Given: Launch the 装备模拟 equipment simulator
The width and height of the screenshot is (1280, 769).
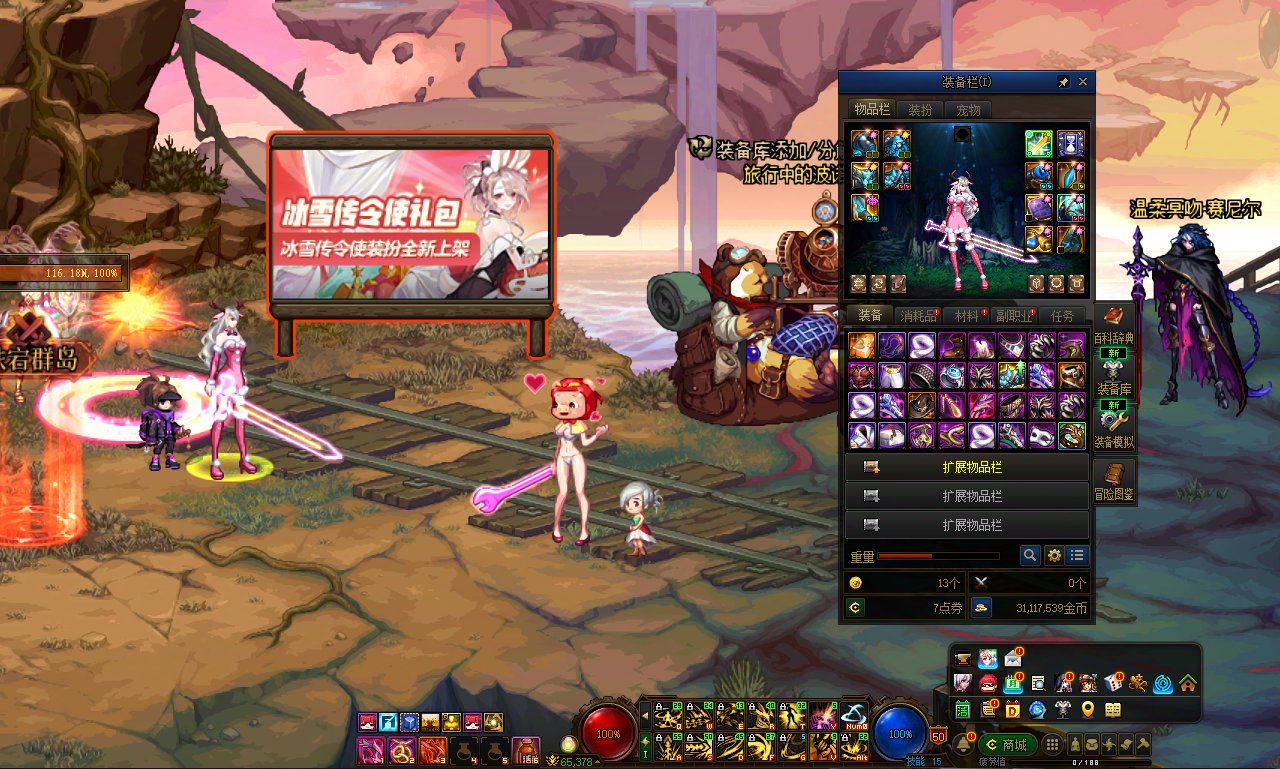Looking at the screenshot, I should (x=1114, y=428).
